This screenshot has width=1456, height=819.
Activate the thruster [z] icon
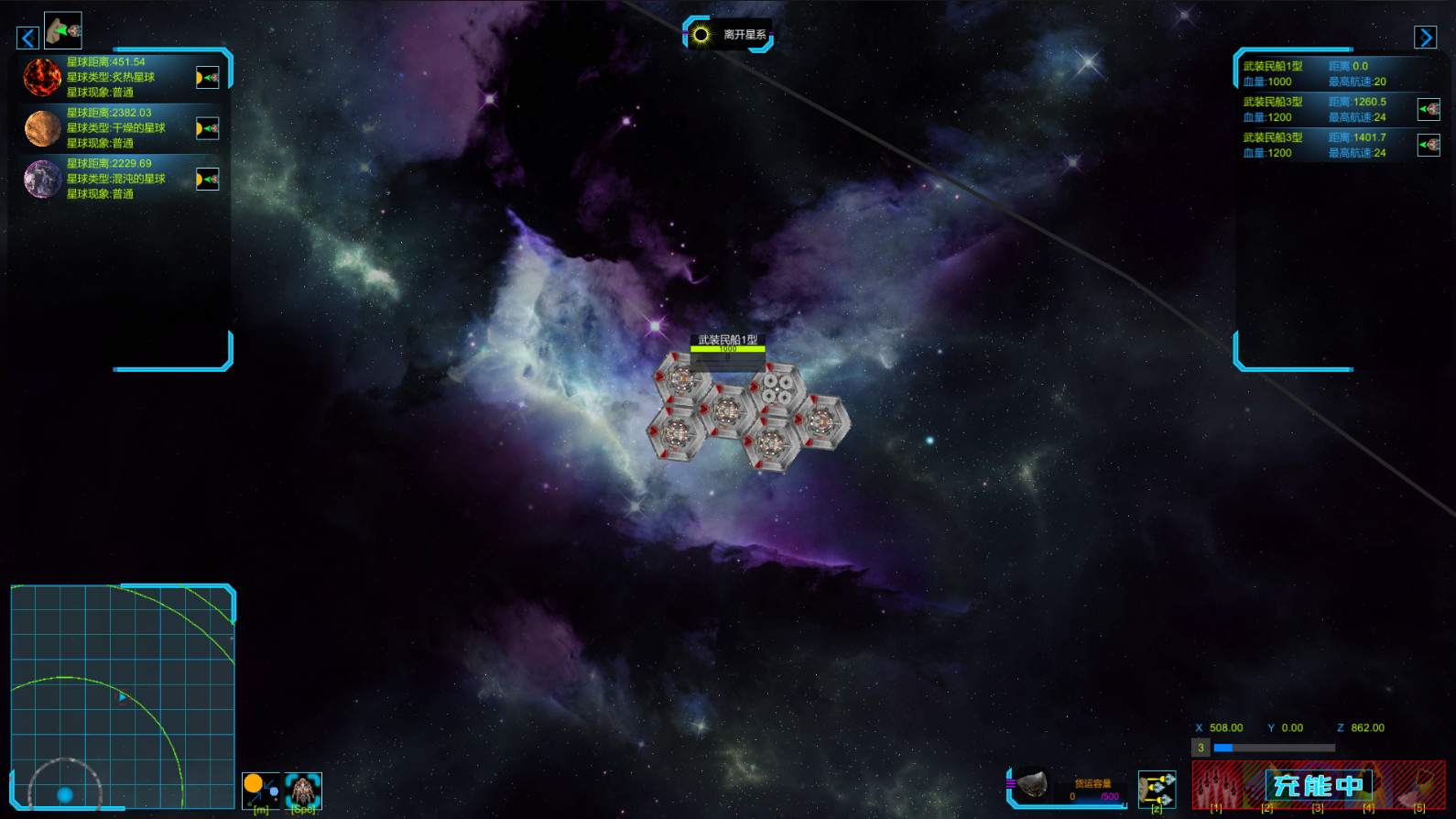click(x=1157, y=786)
